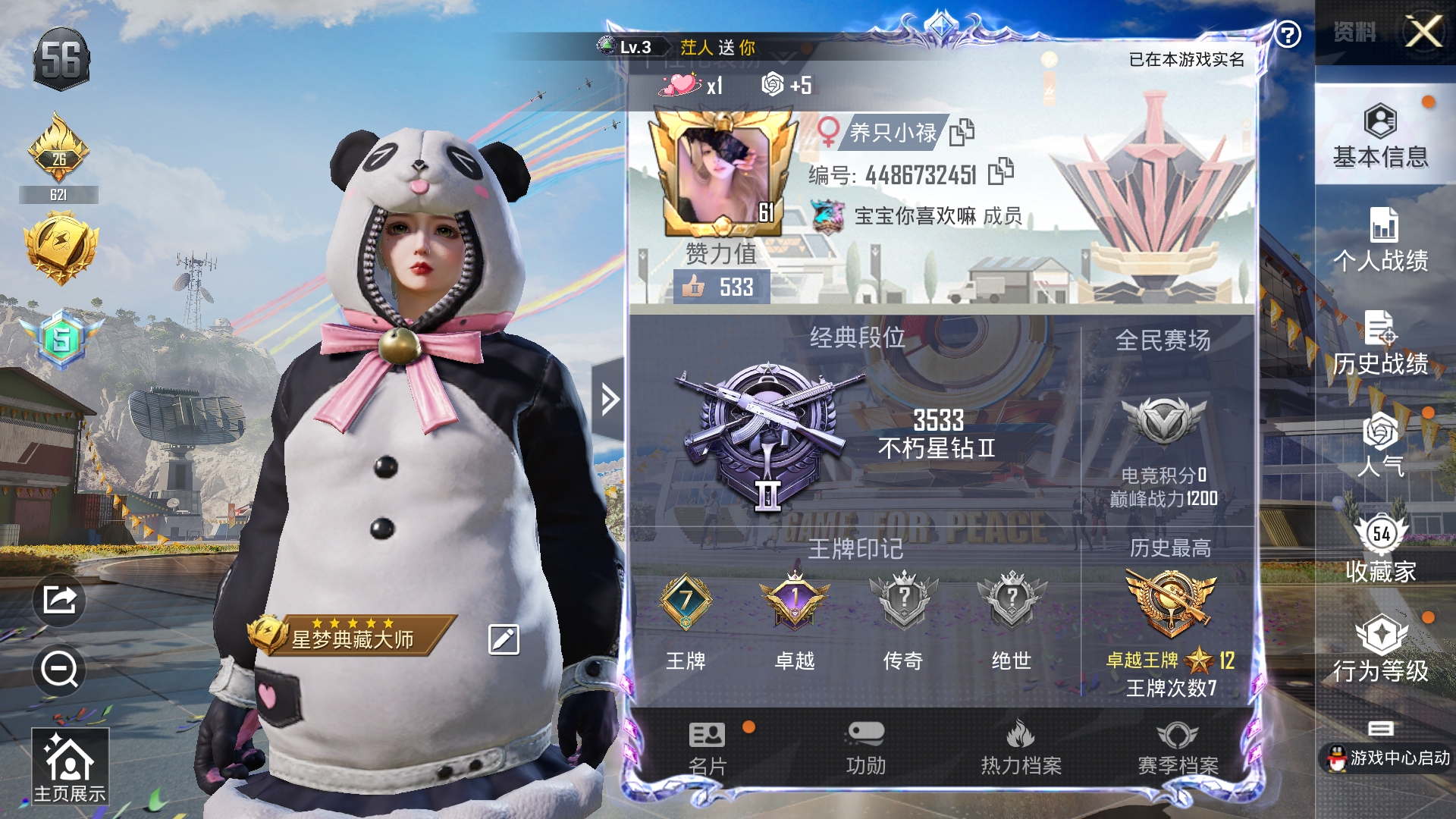Open 主页展示 homepage display settings
This screenshot has height=819, width=1456.
click(70, 766)
